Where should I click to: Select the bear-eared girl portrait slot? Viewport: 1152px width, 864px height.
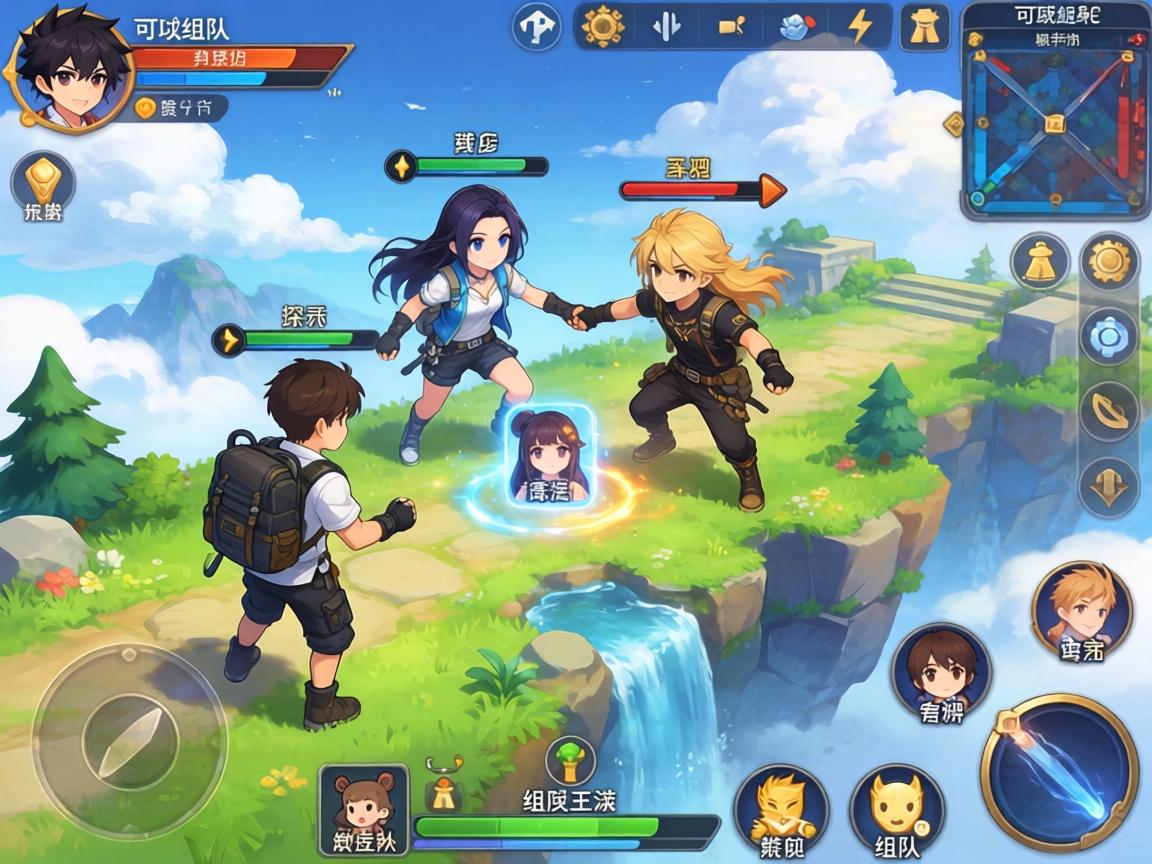(363, 810)
